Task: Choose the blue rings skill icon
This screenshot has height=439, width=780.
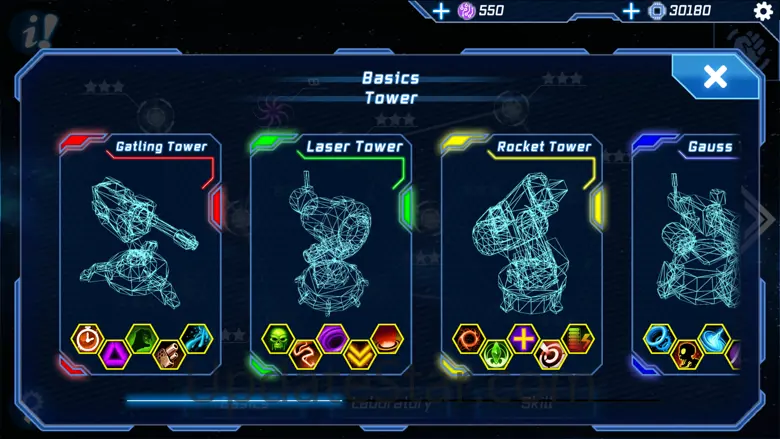Action: 659,338
